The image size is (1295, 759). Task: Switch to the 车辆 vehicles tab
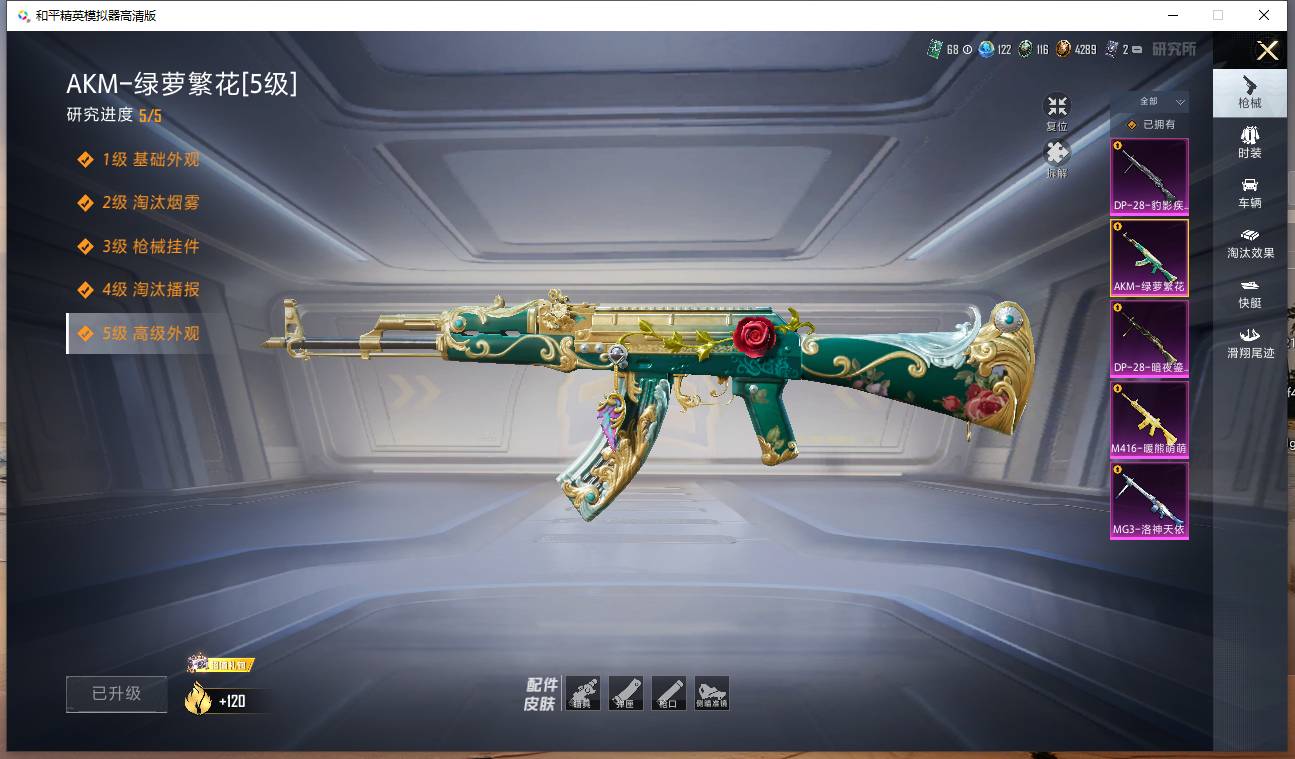1249,192
